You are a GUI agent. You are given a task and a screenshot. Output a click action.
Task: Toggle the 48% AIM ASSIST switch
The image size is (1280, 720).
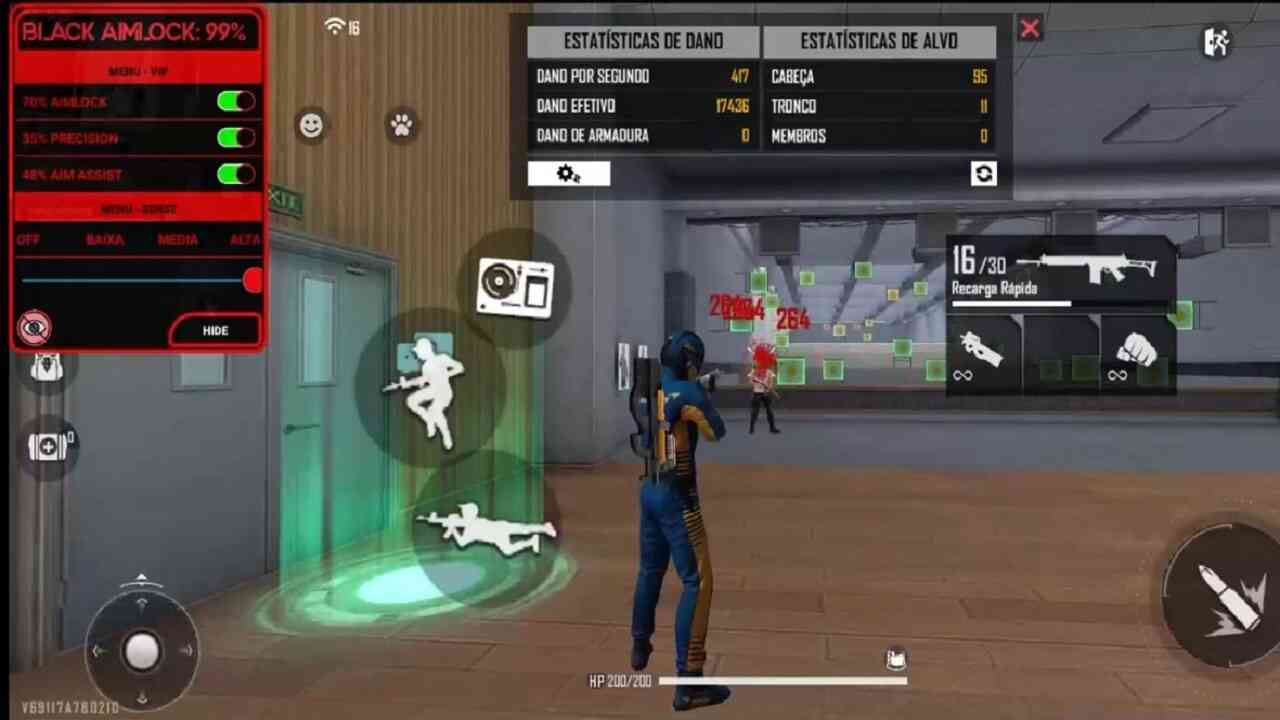236,174
